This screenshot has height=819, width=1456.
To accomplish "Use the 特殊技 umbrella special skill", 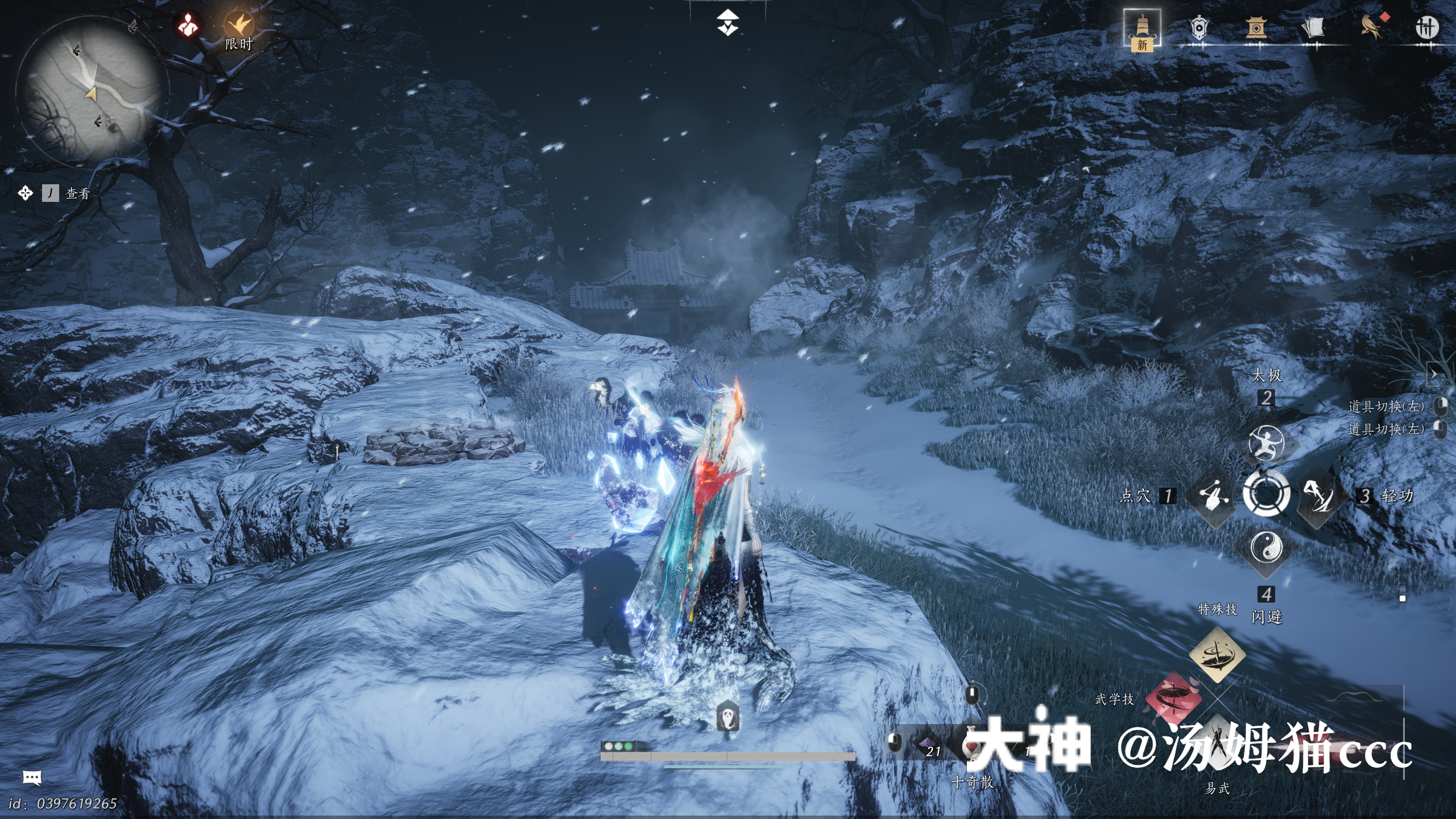I will 1217,655.
